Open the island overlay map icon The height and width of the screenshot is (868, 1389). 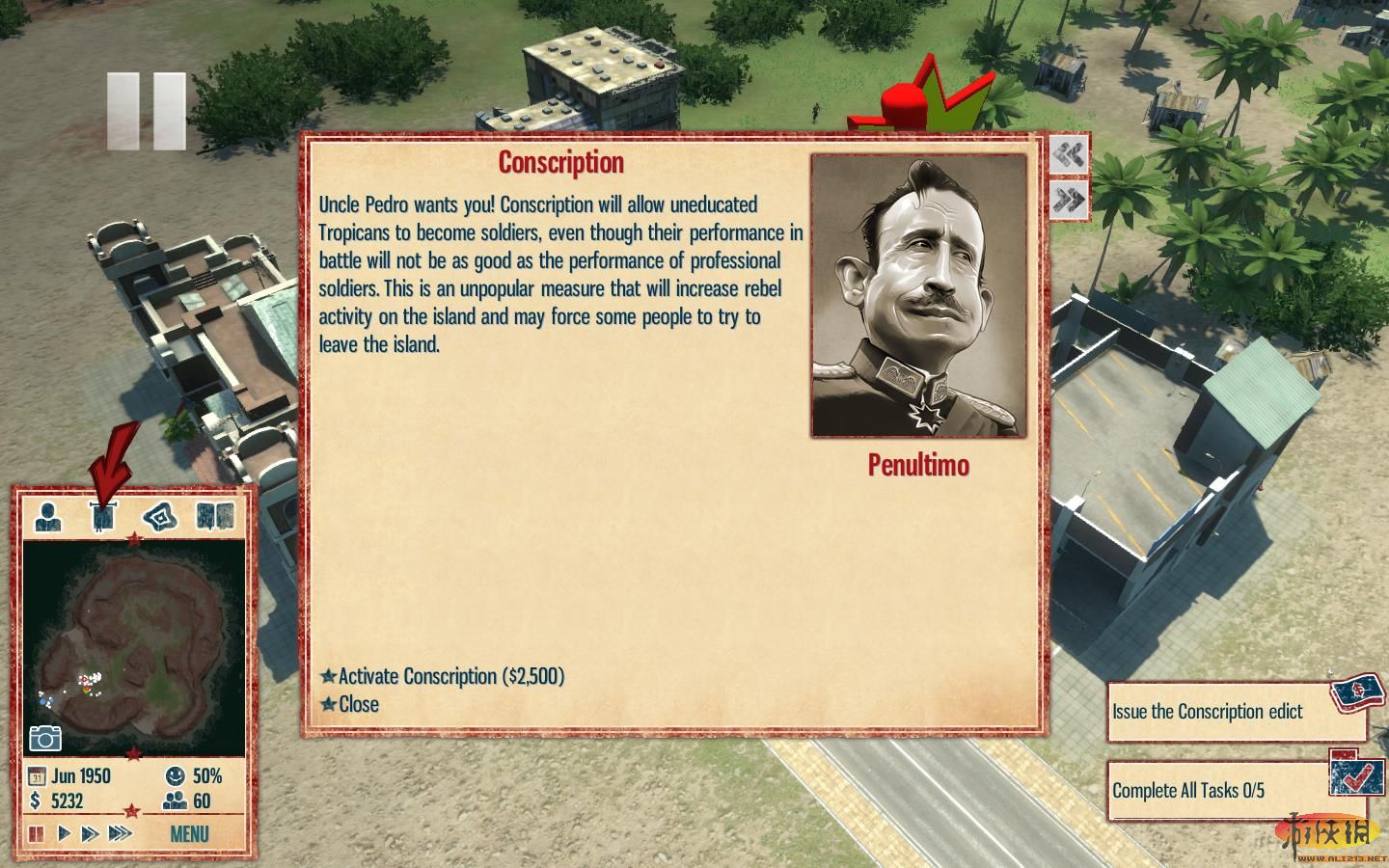[160, 517]
